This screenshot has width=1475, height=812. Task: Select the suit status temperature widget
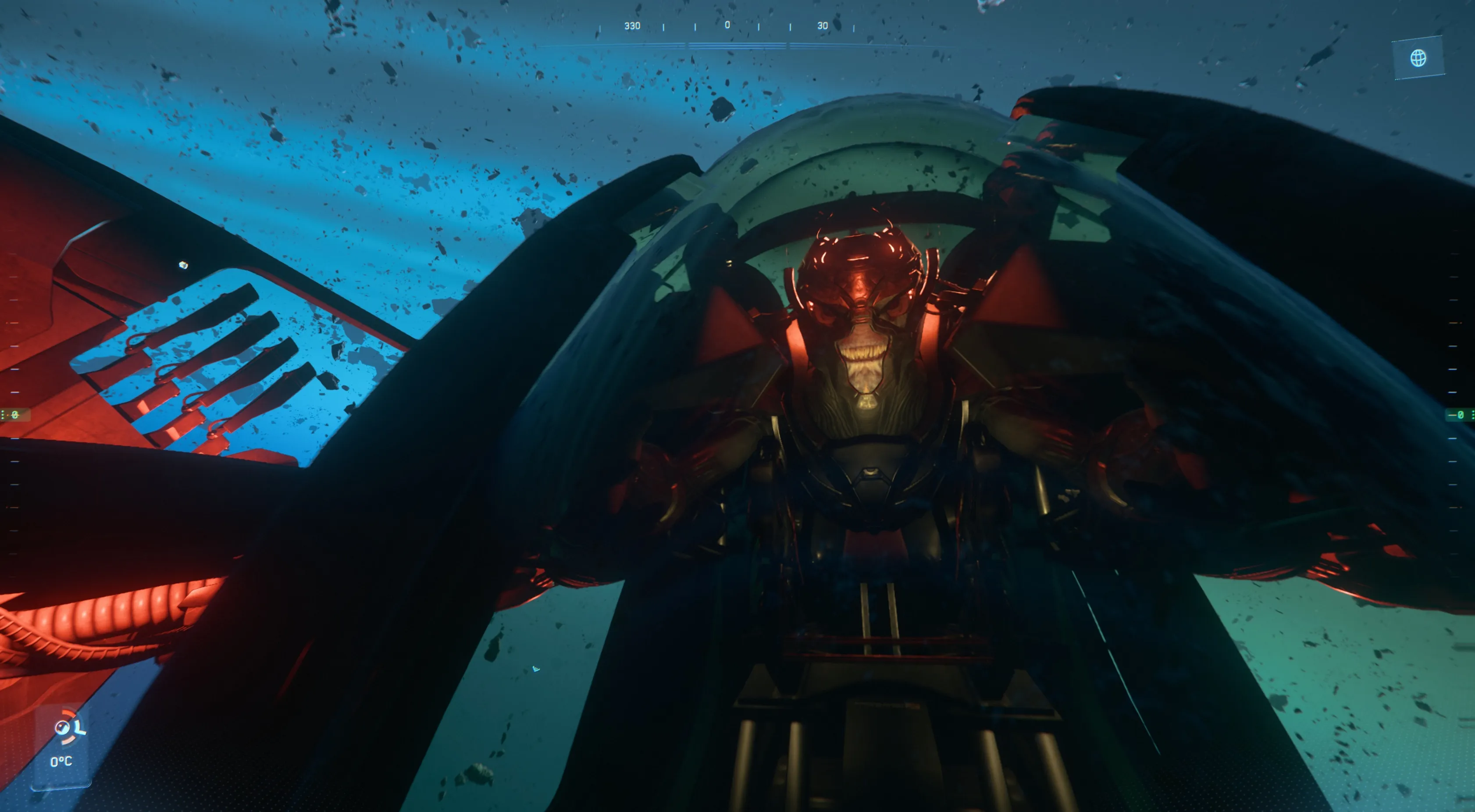[x=63, y=744]
